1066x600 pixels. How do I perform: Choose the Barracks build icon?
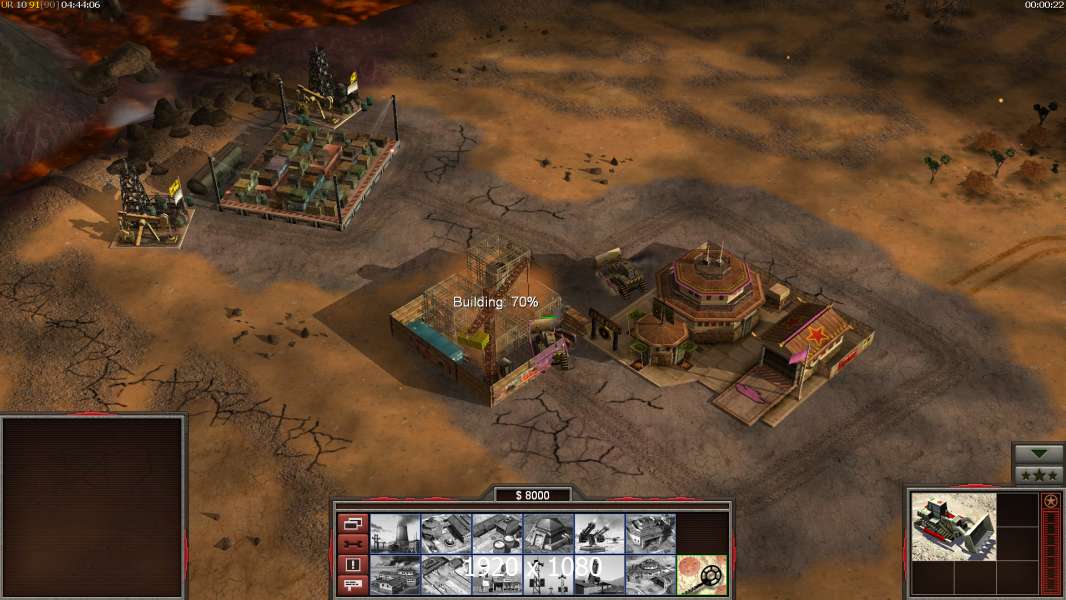tap(446, 533)
